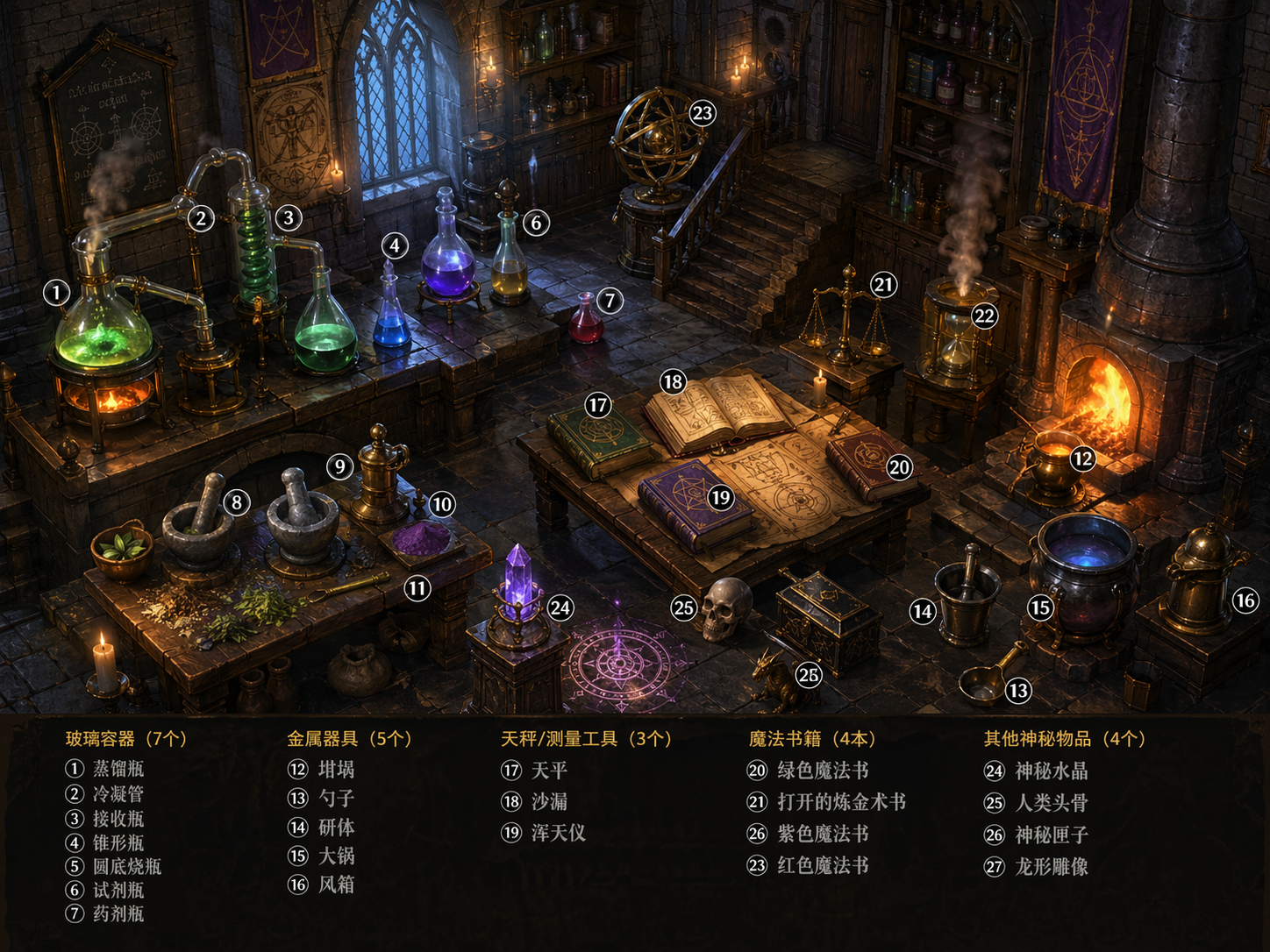Pick the 药剂瓶 entry

tap(118, 913)
